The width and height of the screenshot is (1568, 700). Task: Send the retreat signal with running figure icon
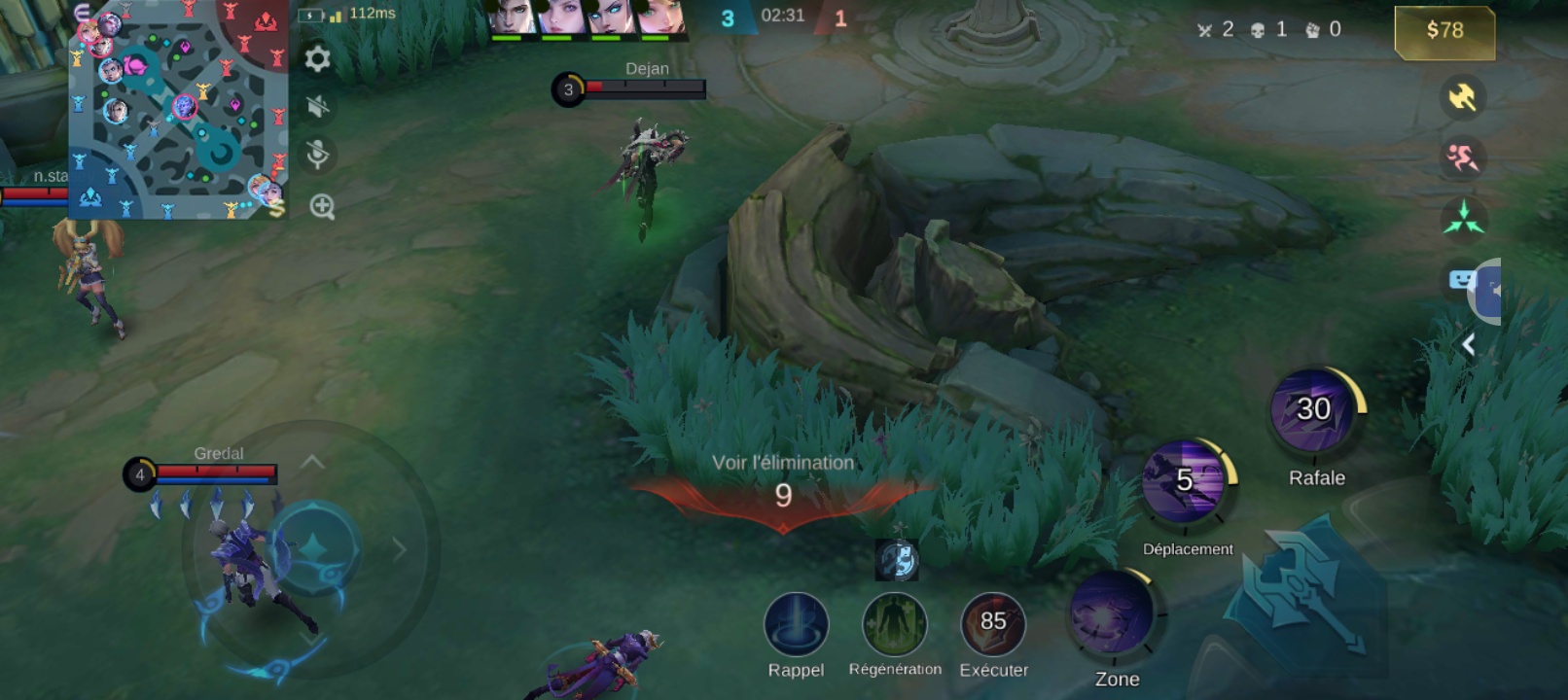1462,157
